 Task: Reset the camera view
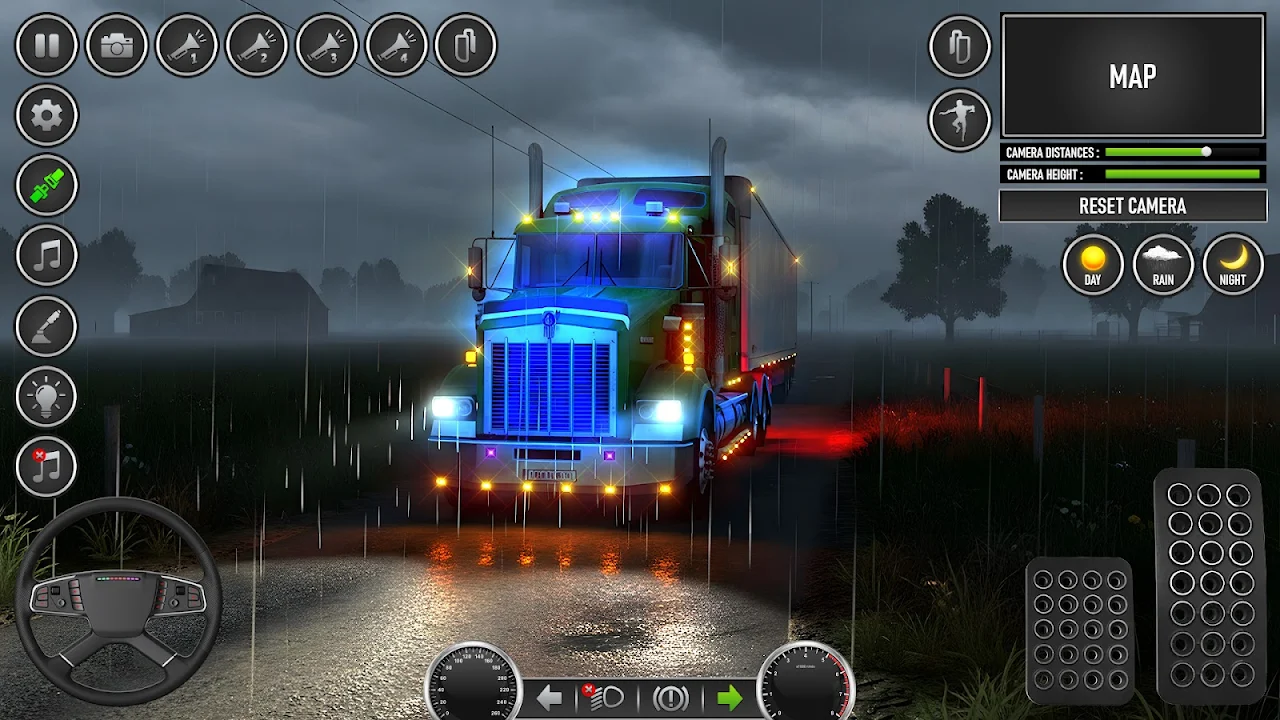click(x=1133, y=206)
